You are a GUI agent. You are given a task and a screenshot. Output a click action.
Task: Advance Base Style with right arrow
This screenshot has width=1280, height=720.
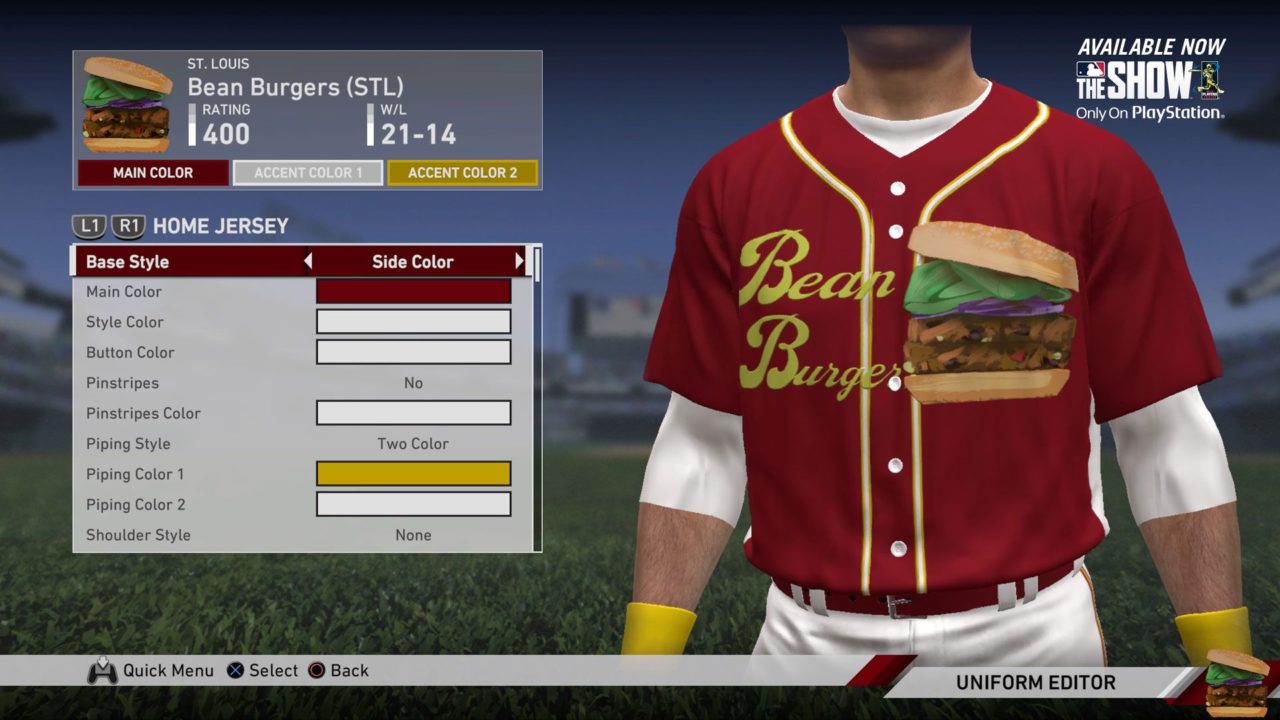coord(519,262)
